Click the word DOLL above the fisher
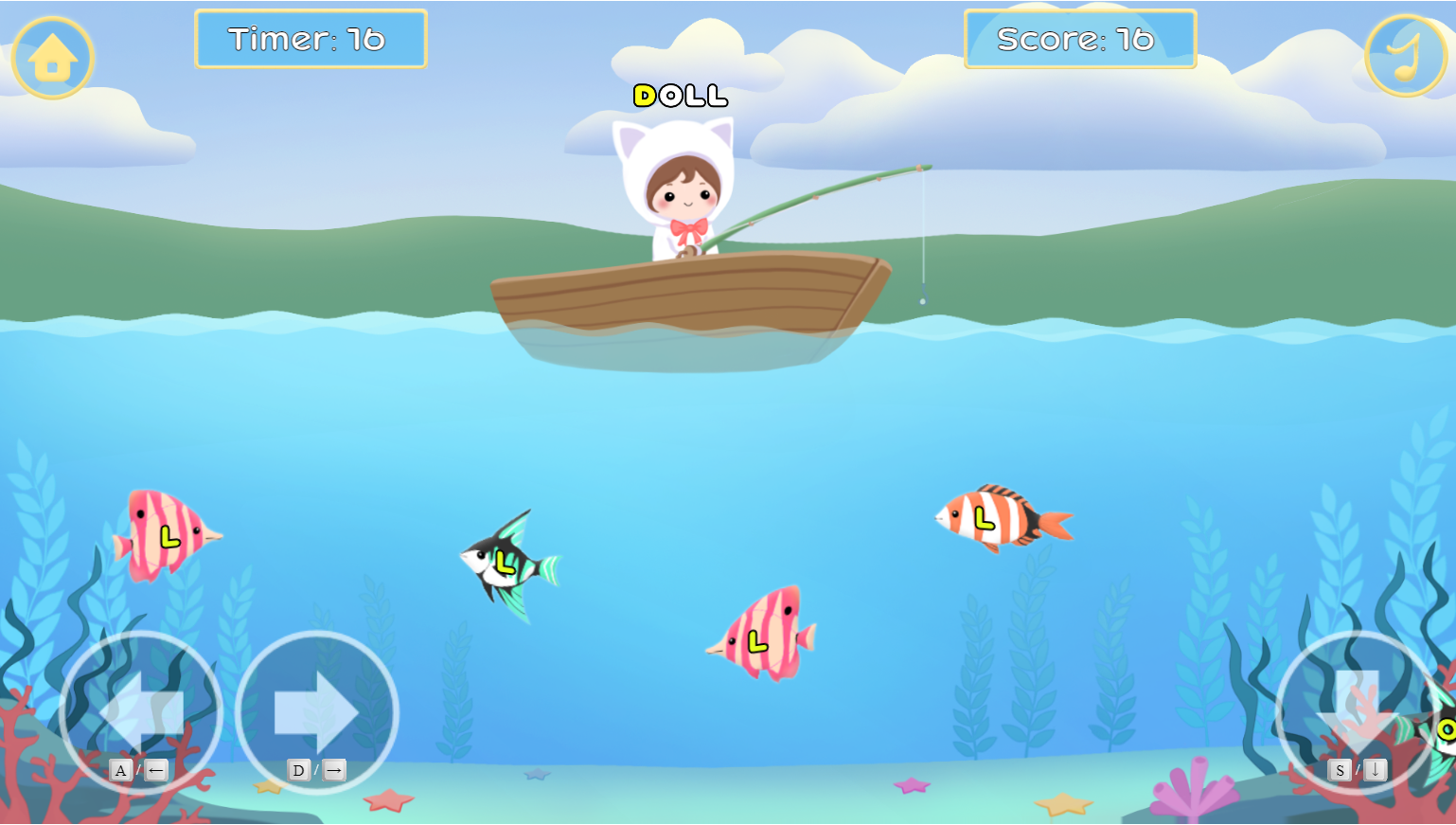 [x=678, y=95]
